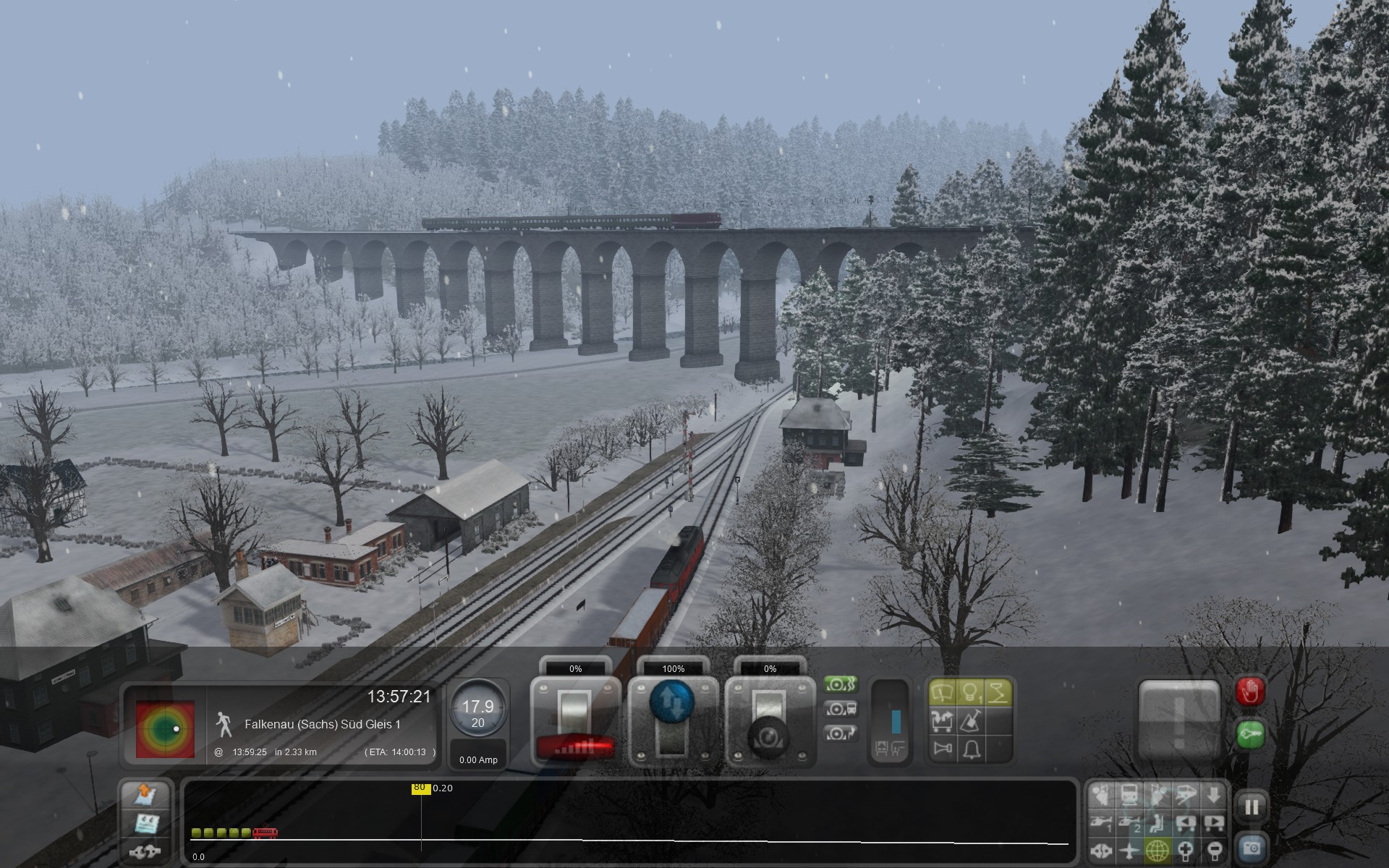Take a screenshot with the camera button

coord(1252,848)
